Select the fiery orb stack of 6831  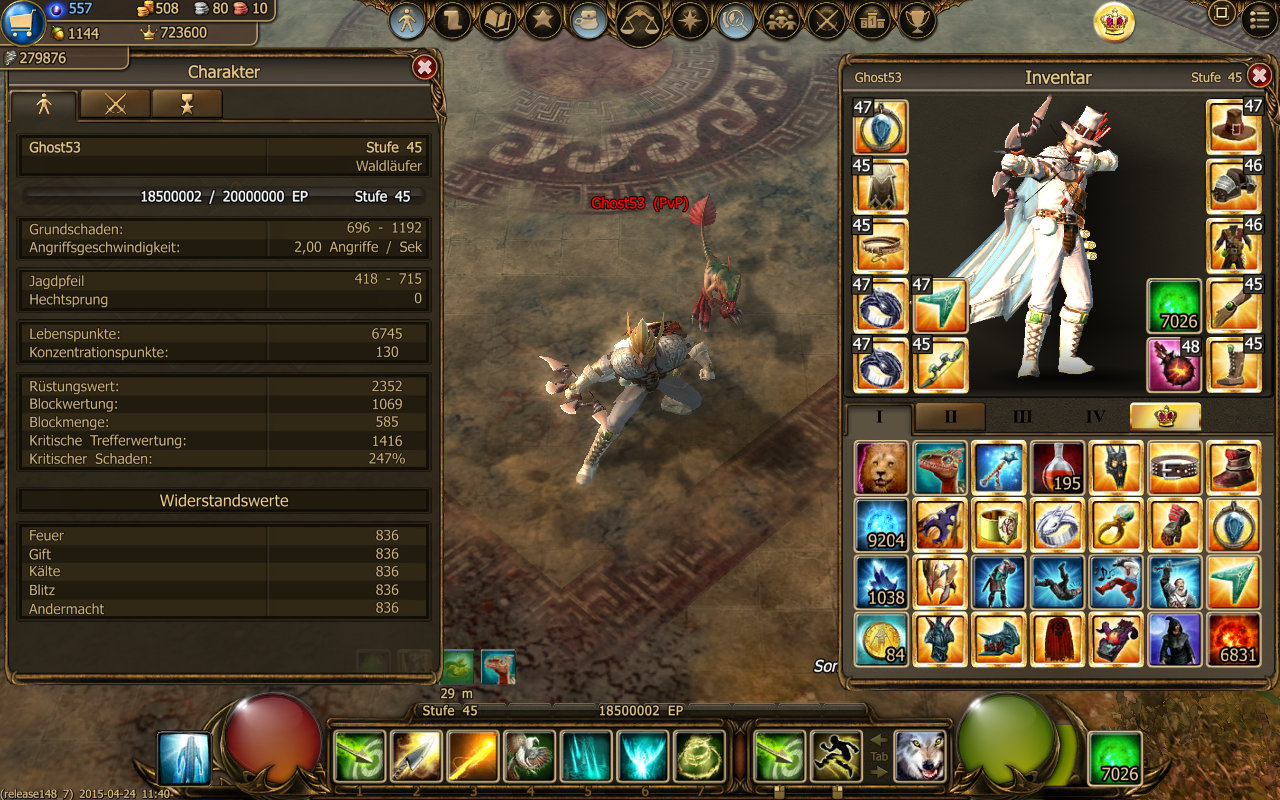click(x=1233, y=640)
